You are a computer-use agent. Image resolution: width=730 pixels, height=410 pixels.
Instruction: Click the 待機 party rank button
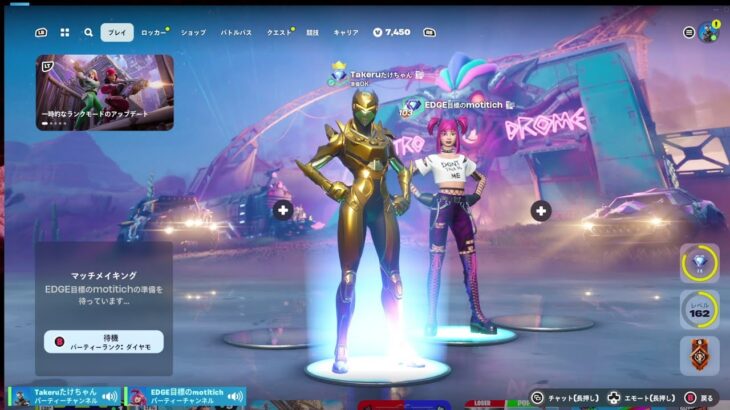pos(104,342)
